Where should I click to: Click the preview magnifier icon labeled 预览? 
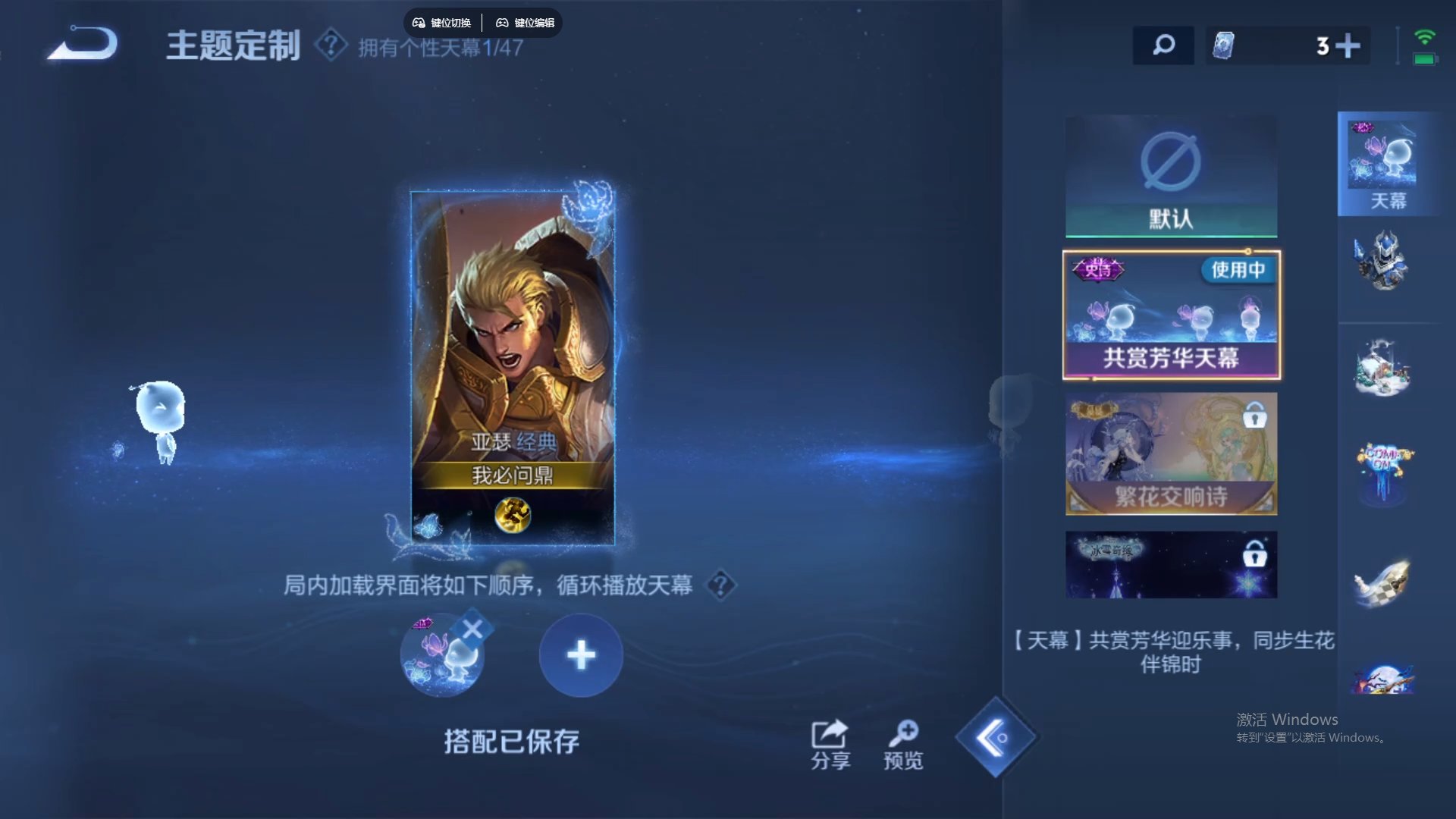(903, 734)
